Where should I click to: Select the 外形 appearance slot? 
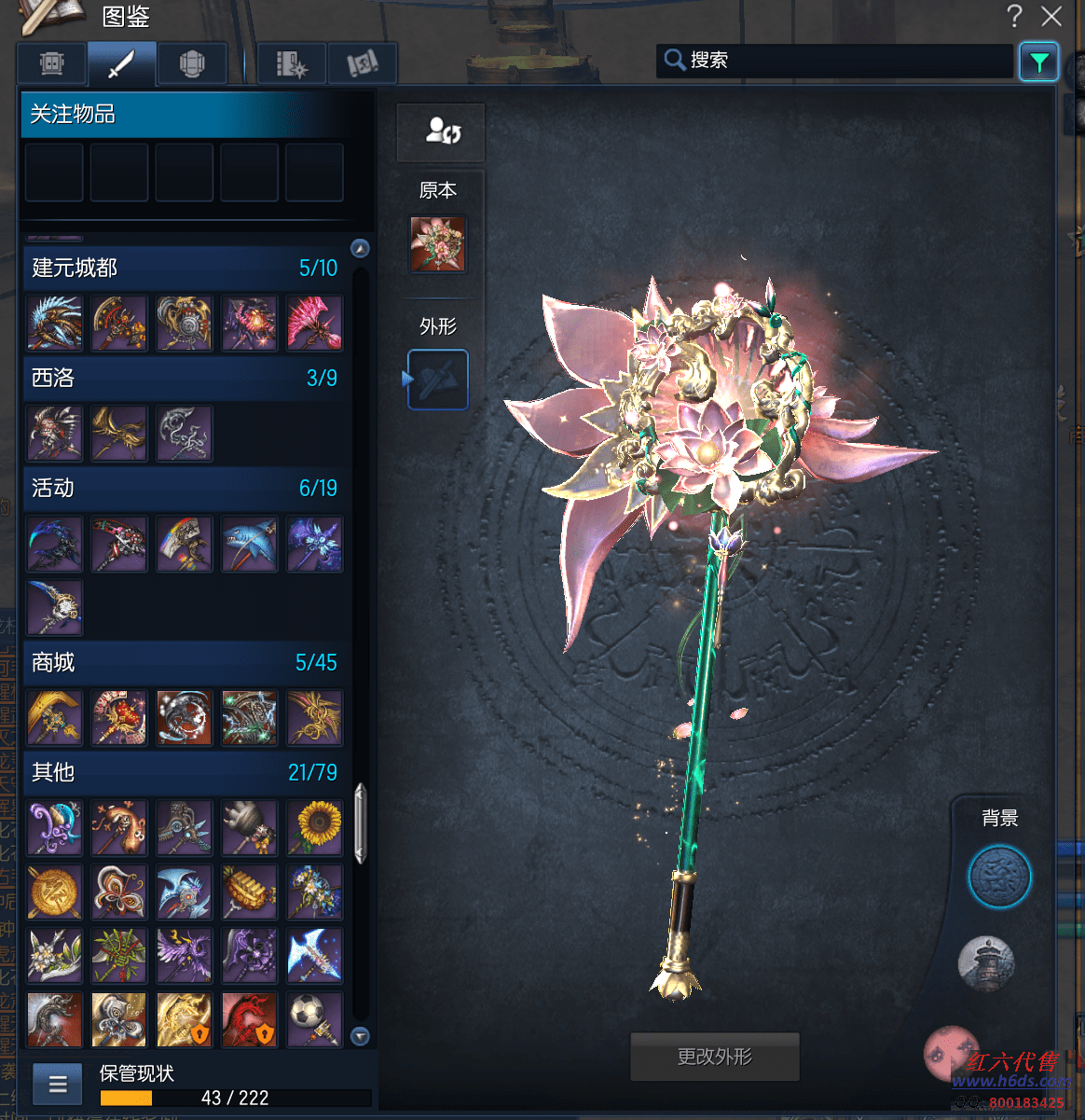pos(437,380)
